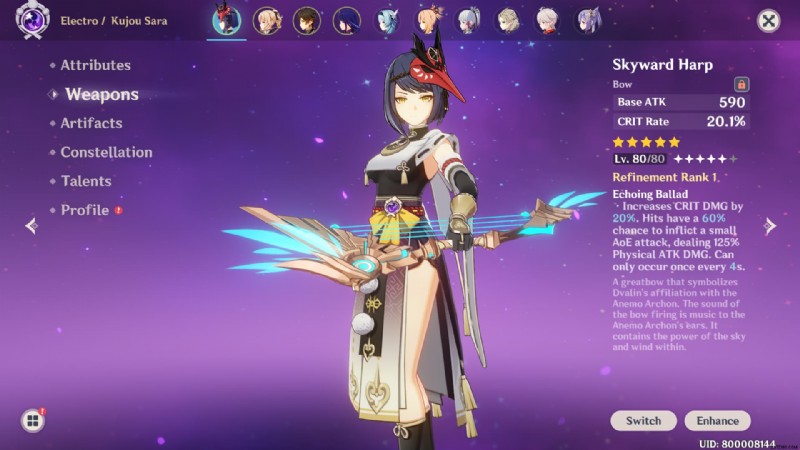Open the four-square grid menu icon
The width and height of the screenshot is (800, 450).
coord(32,421)
